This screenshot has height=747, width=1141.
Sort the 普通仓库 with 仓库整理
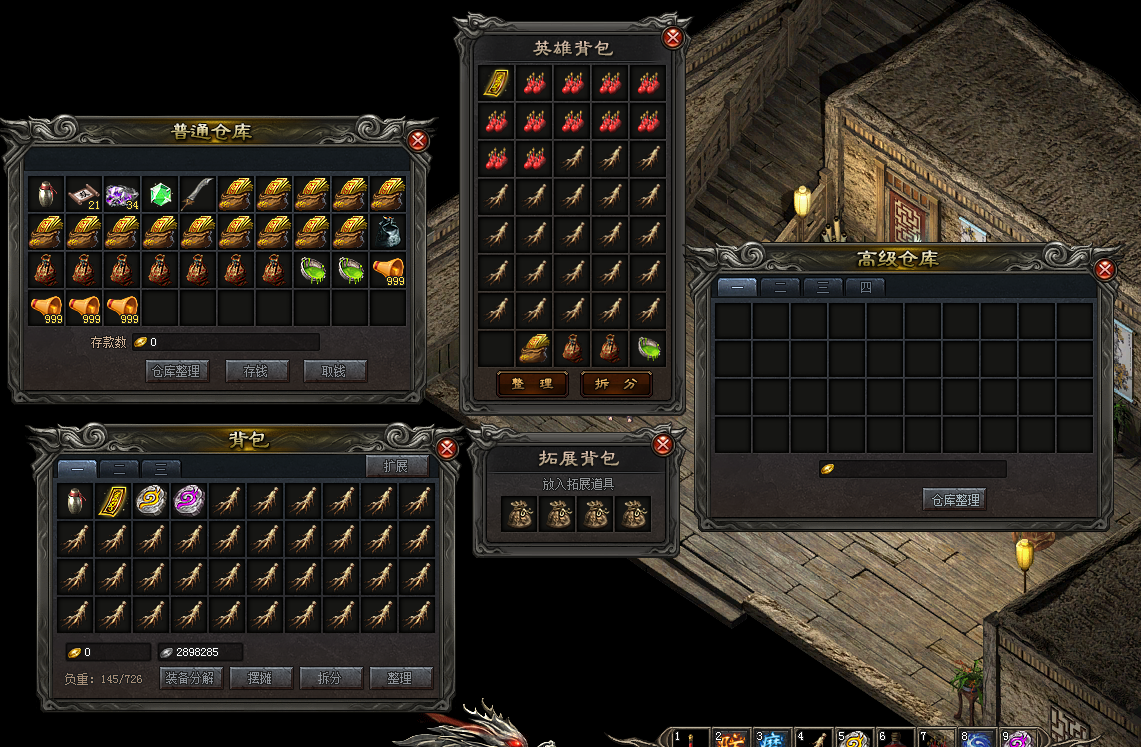pos(174,371)
